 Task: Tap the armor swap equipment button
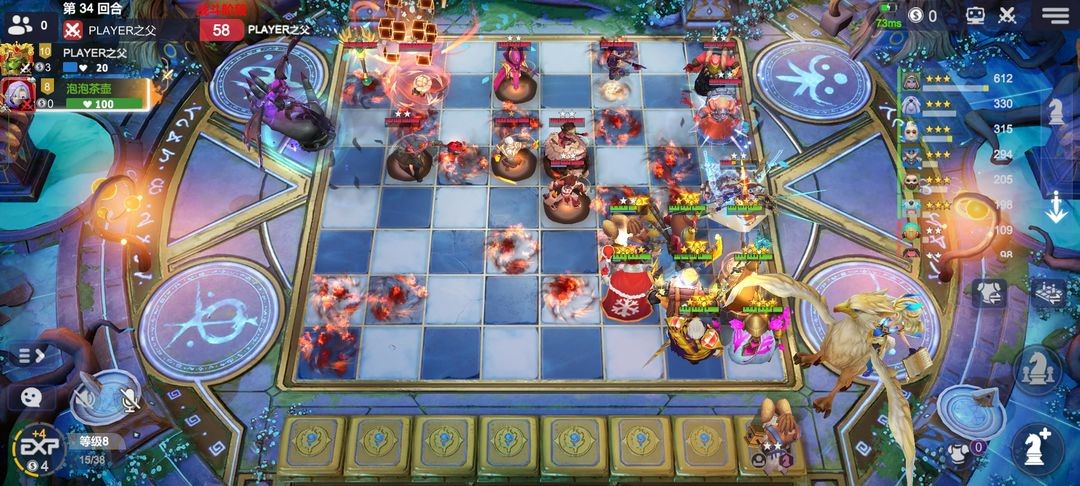(988, 293)
